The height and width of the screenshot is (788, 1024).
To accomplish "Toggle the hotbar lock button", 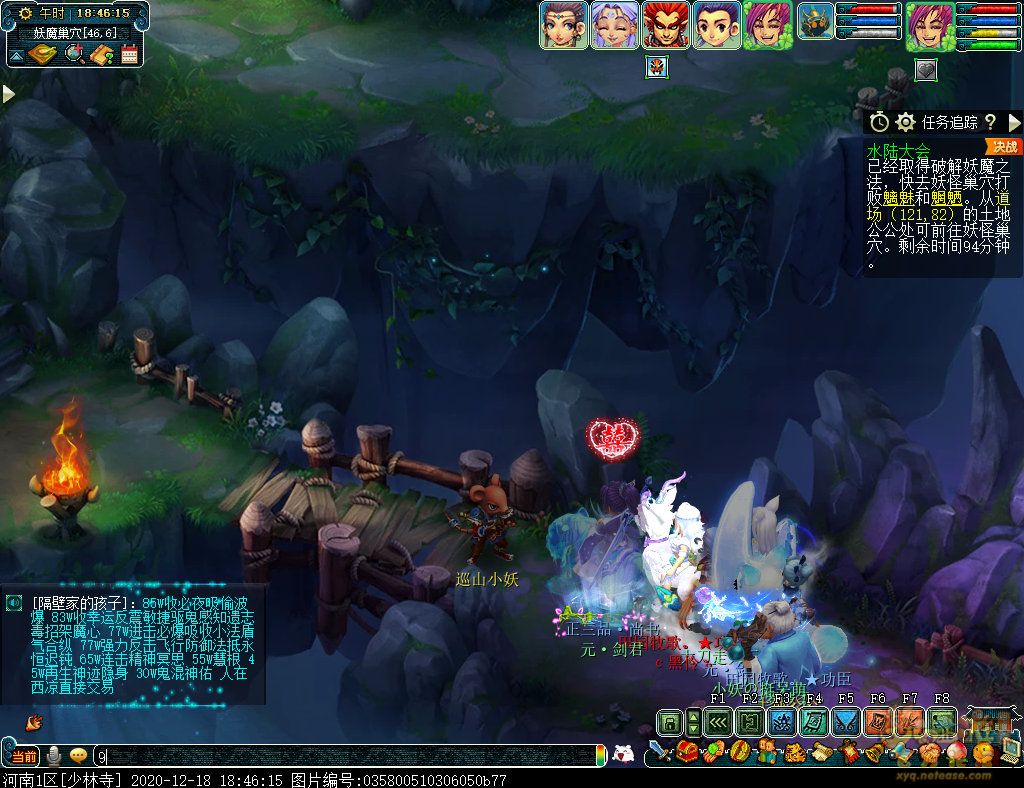I will 669,721.
